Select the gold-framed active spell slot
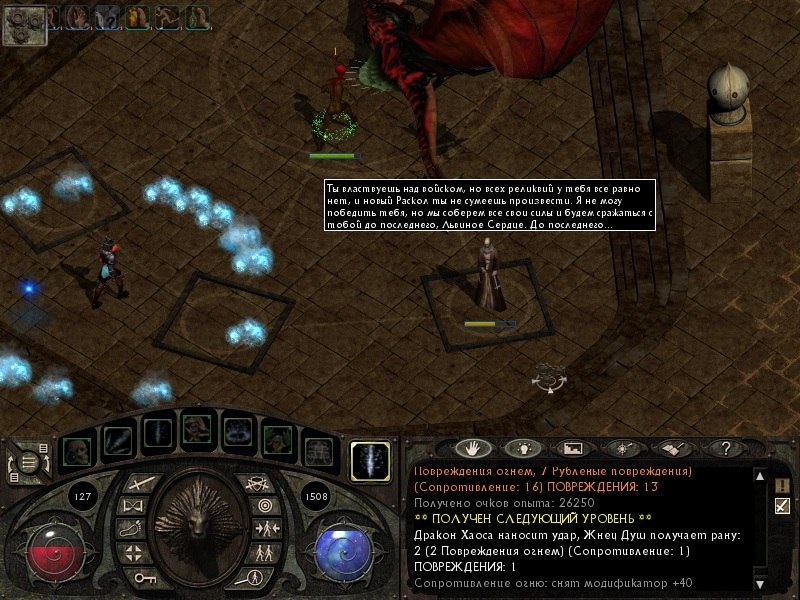This screenshot has height=600, width=800. click(370, 461)
